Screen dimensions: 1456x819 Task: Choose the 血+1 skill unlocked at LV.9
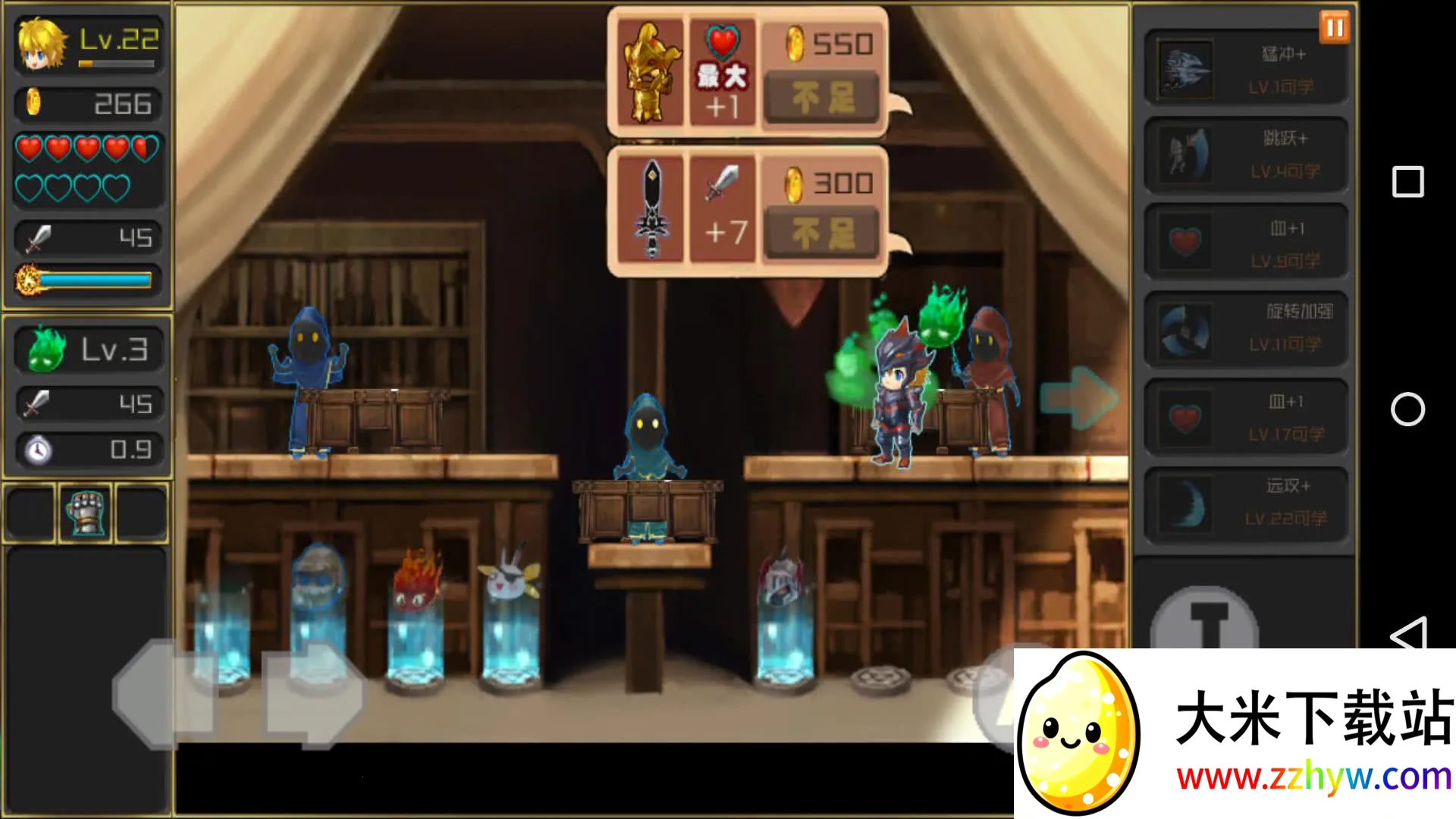click(1245, 244)
